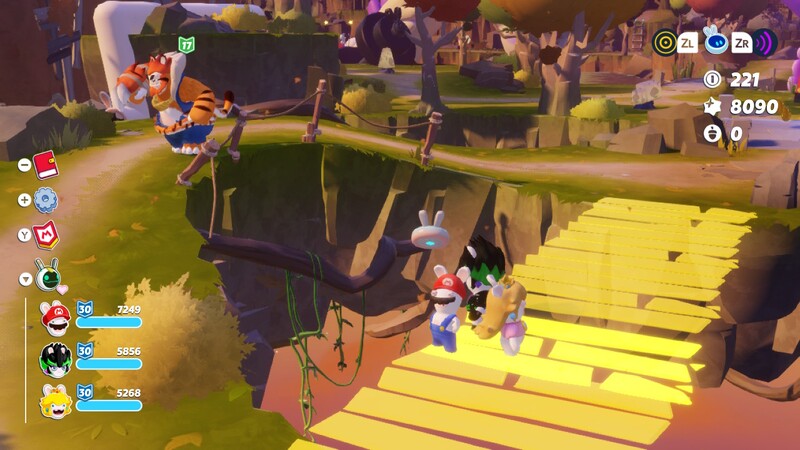
Task: Activate the yellow concentric circles ability
Action: 665,42
